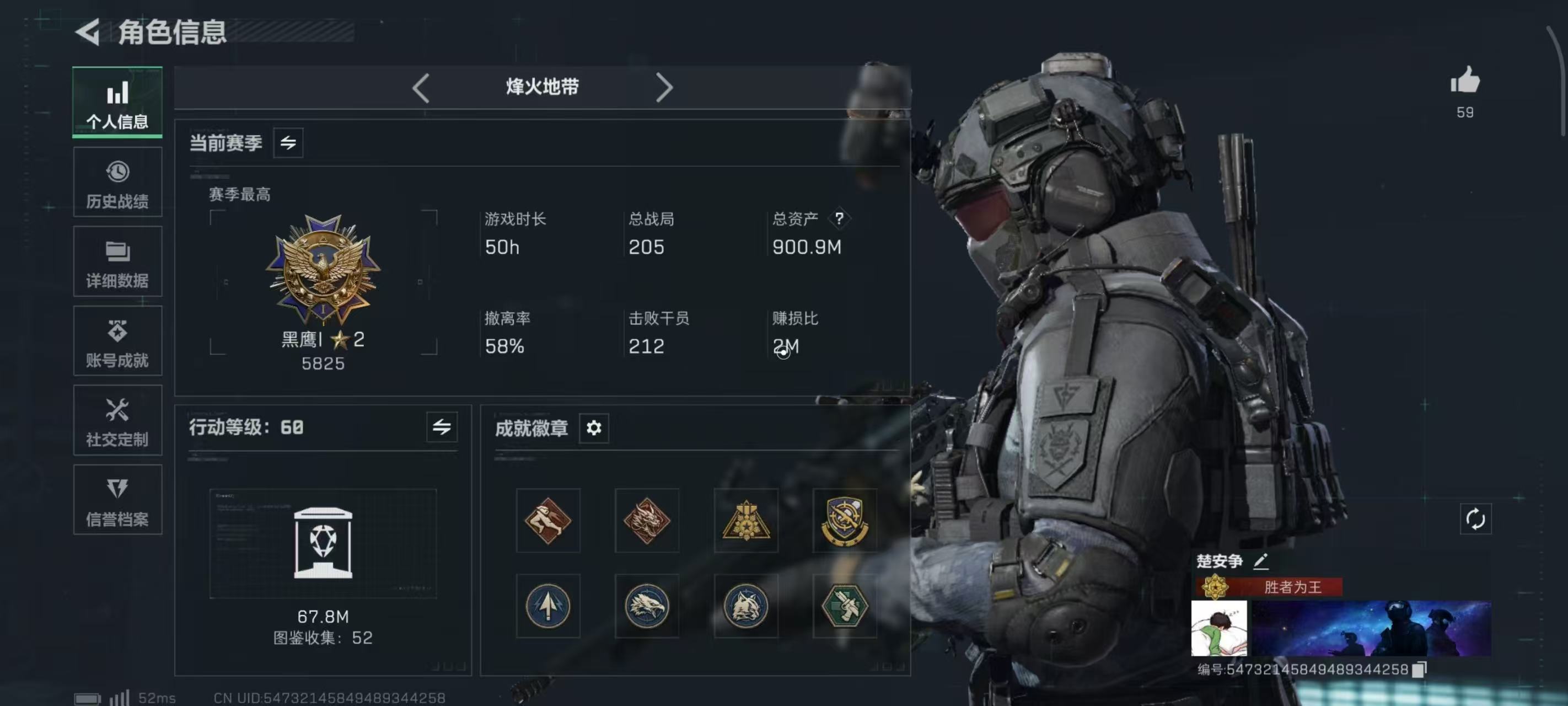Screen dimensions: 1568x706
Task: Open the 社交定制 tab
Action: [x=117, y=420]
